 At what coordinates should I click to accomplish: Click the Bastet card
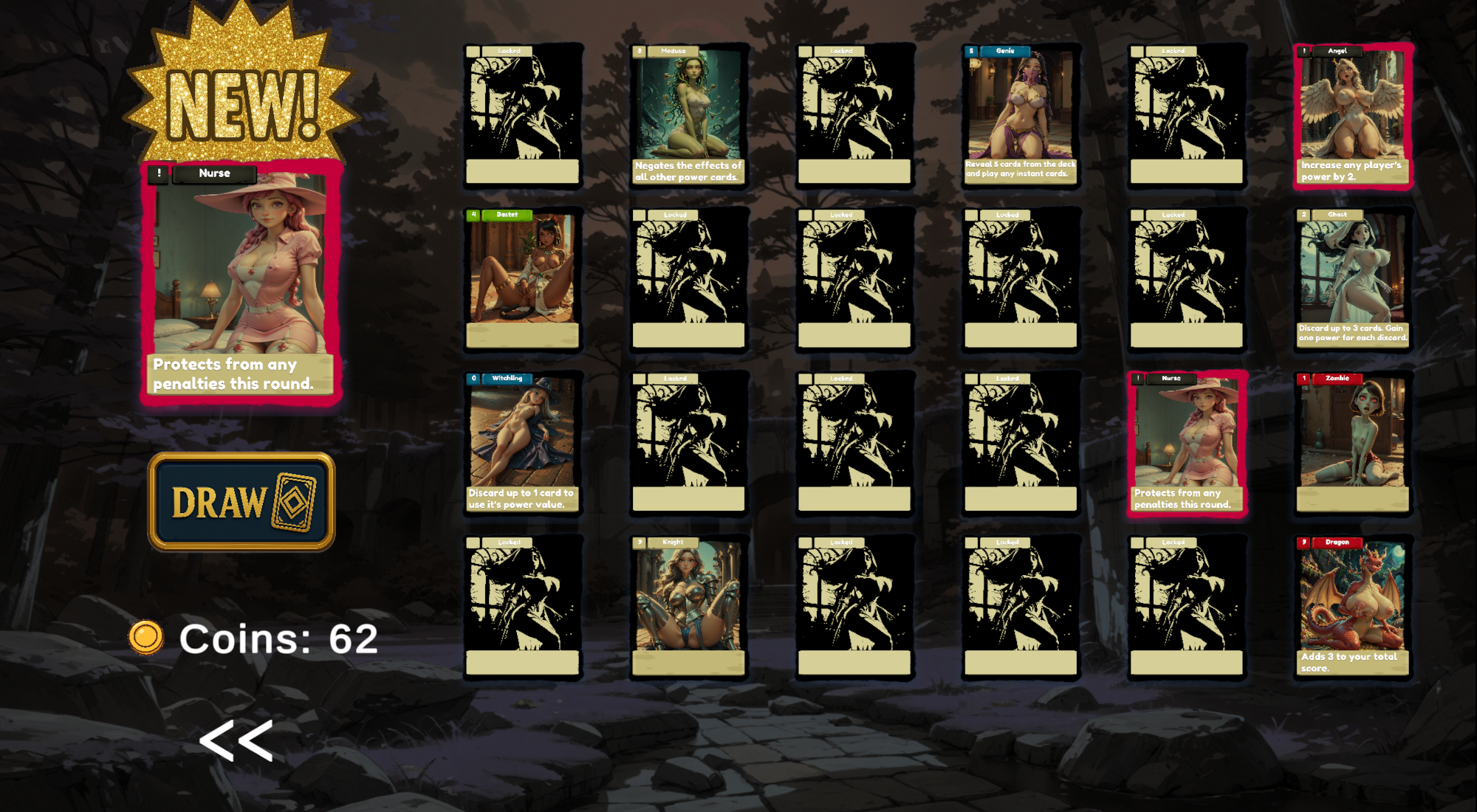pos(524,281)
